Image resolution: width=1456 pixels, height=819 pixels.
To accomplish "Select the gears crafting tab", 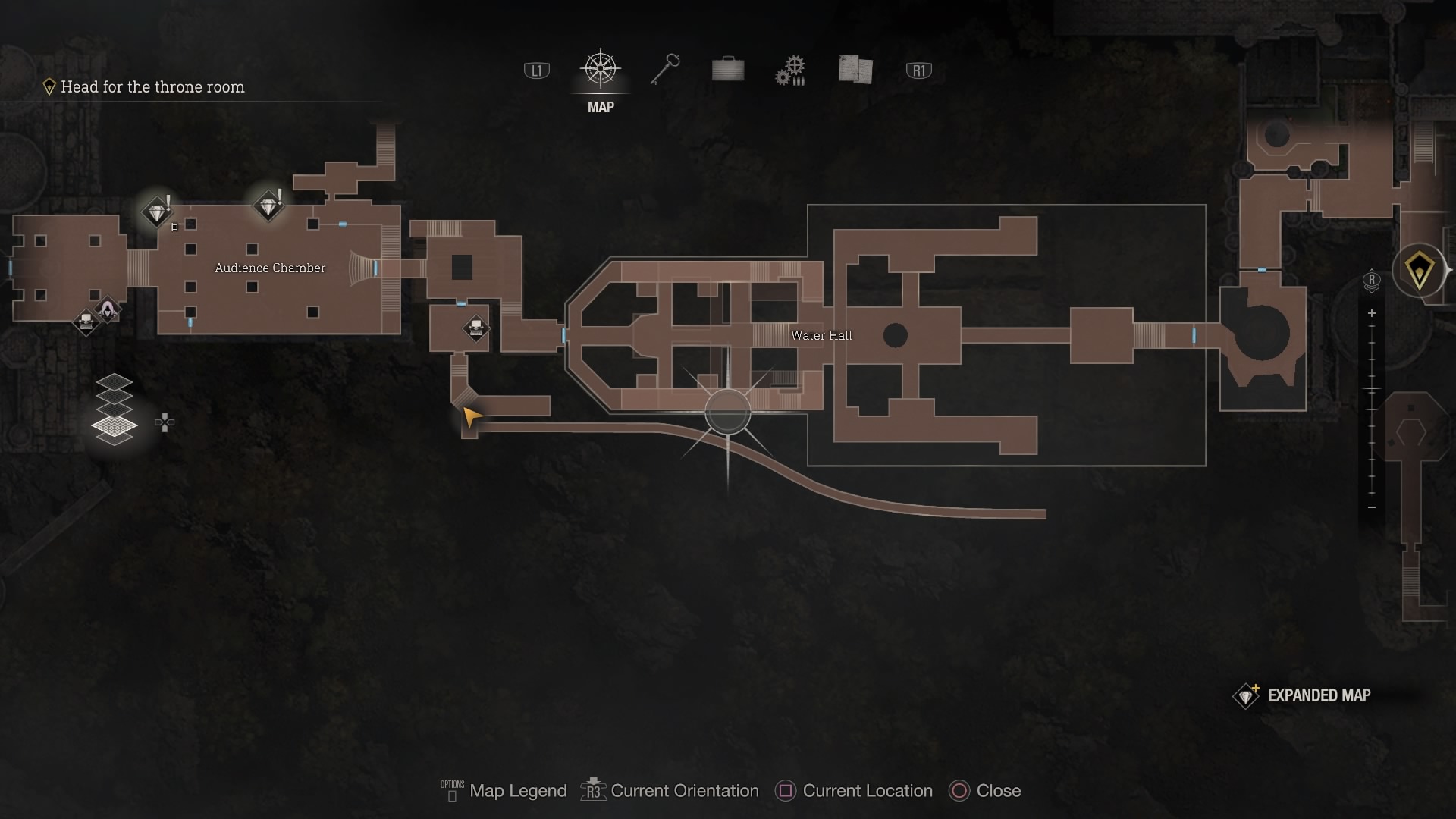I will click(790, 71).
